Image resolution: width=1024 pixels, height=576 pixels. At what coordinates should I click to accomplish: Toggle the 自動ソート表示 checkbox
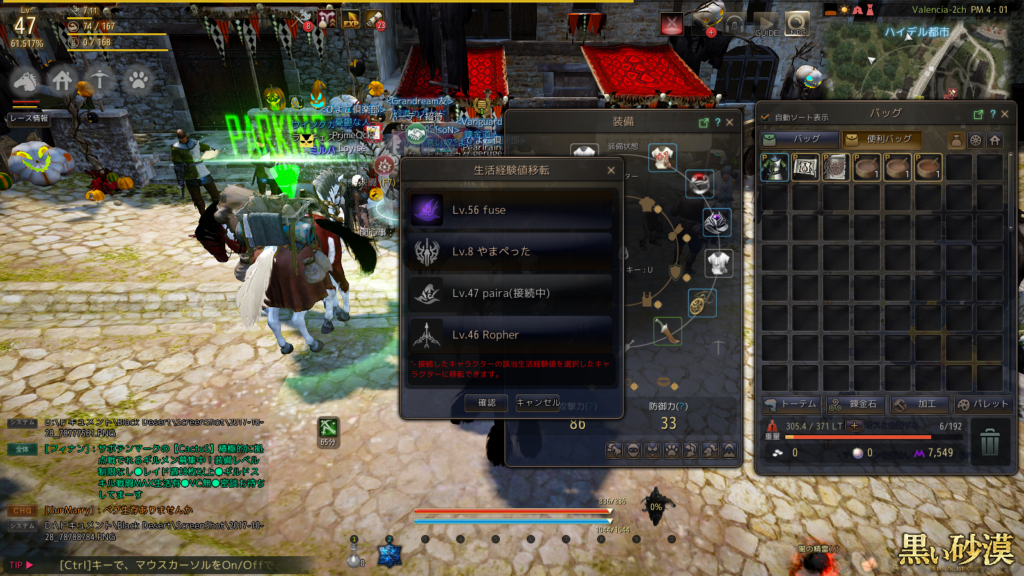(x=766, y=117)
